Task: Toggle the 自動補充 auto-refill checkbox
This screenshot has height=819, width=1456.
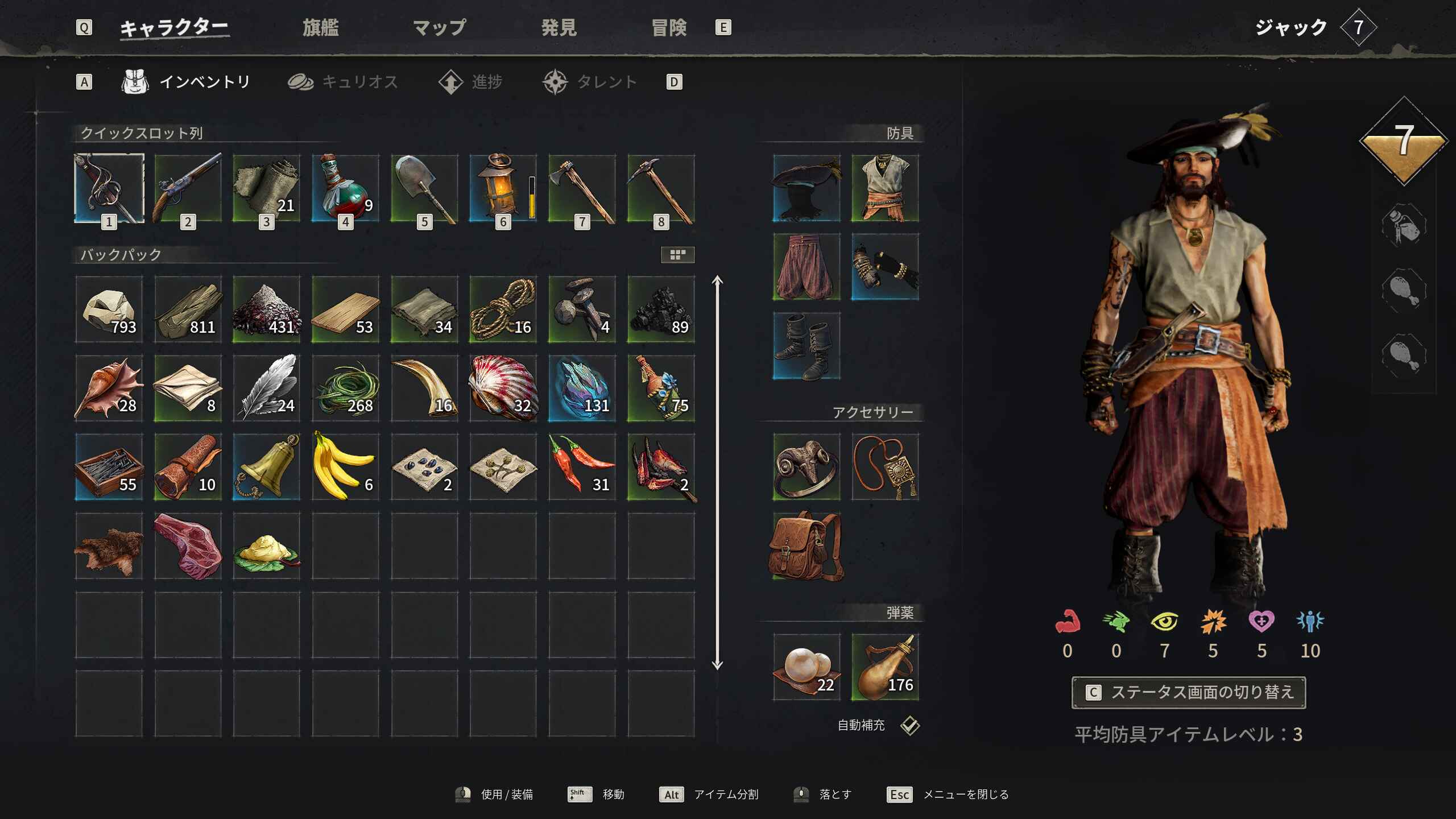Action: (910, 725)
